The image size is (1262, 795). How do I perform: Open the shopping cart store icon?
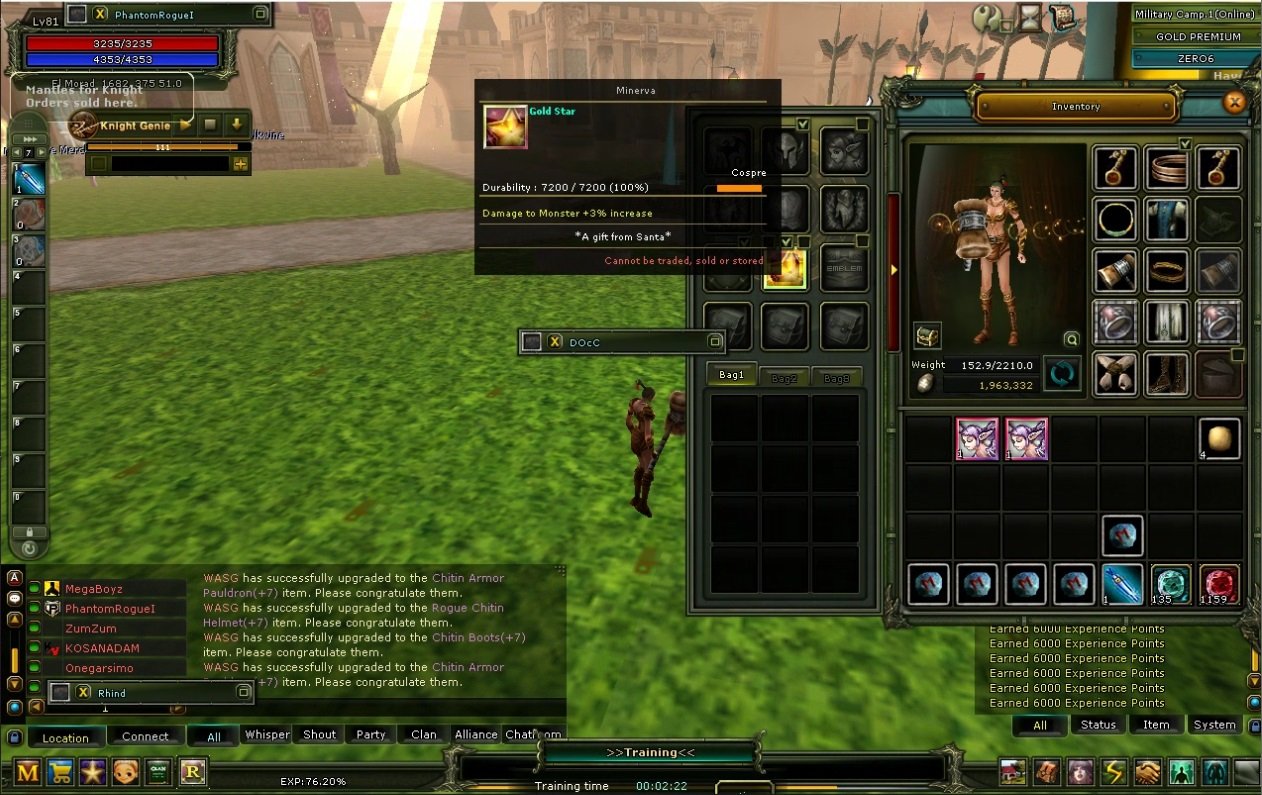tap(60, 772)
